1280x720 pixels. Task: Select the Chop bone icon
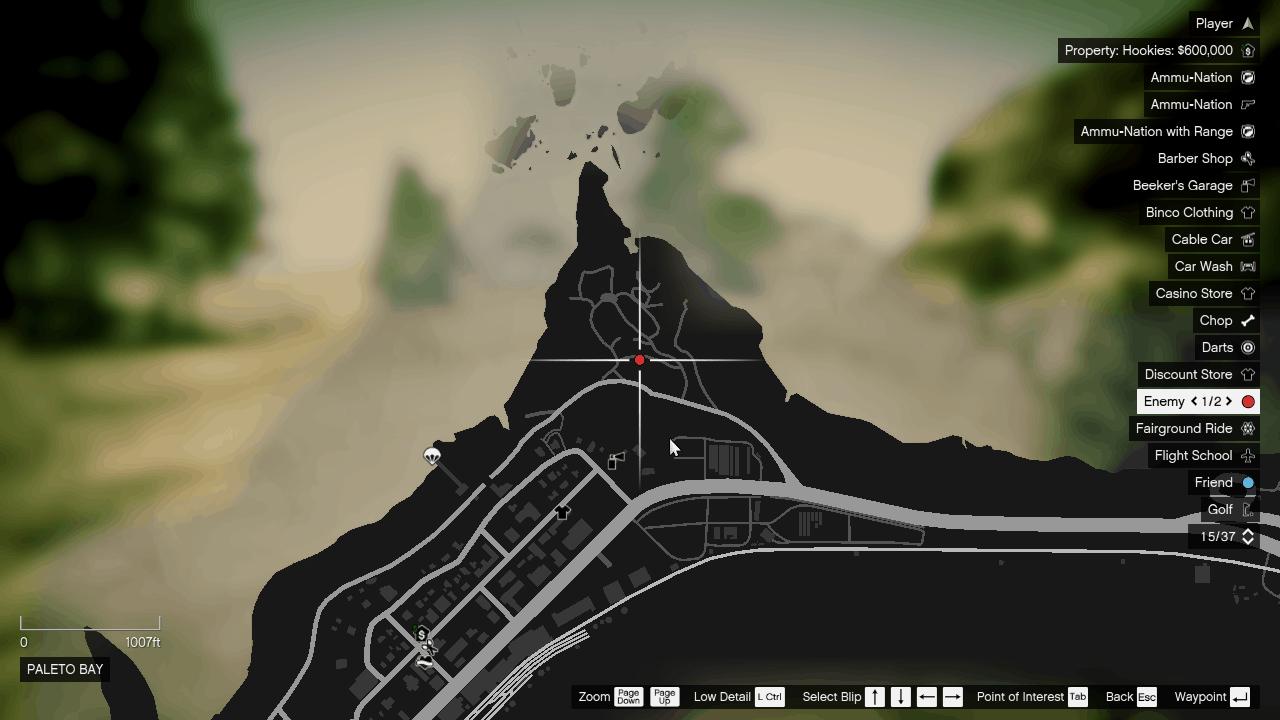pos(1247,320)
